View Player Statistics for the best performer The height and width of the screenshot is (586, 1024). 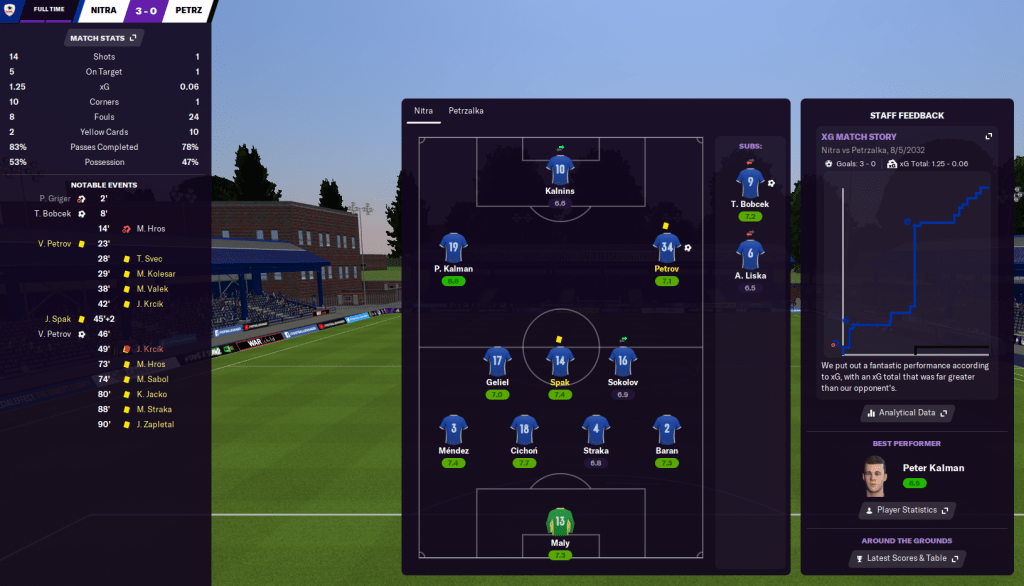[x=907, y=510]
